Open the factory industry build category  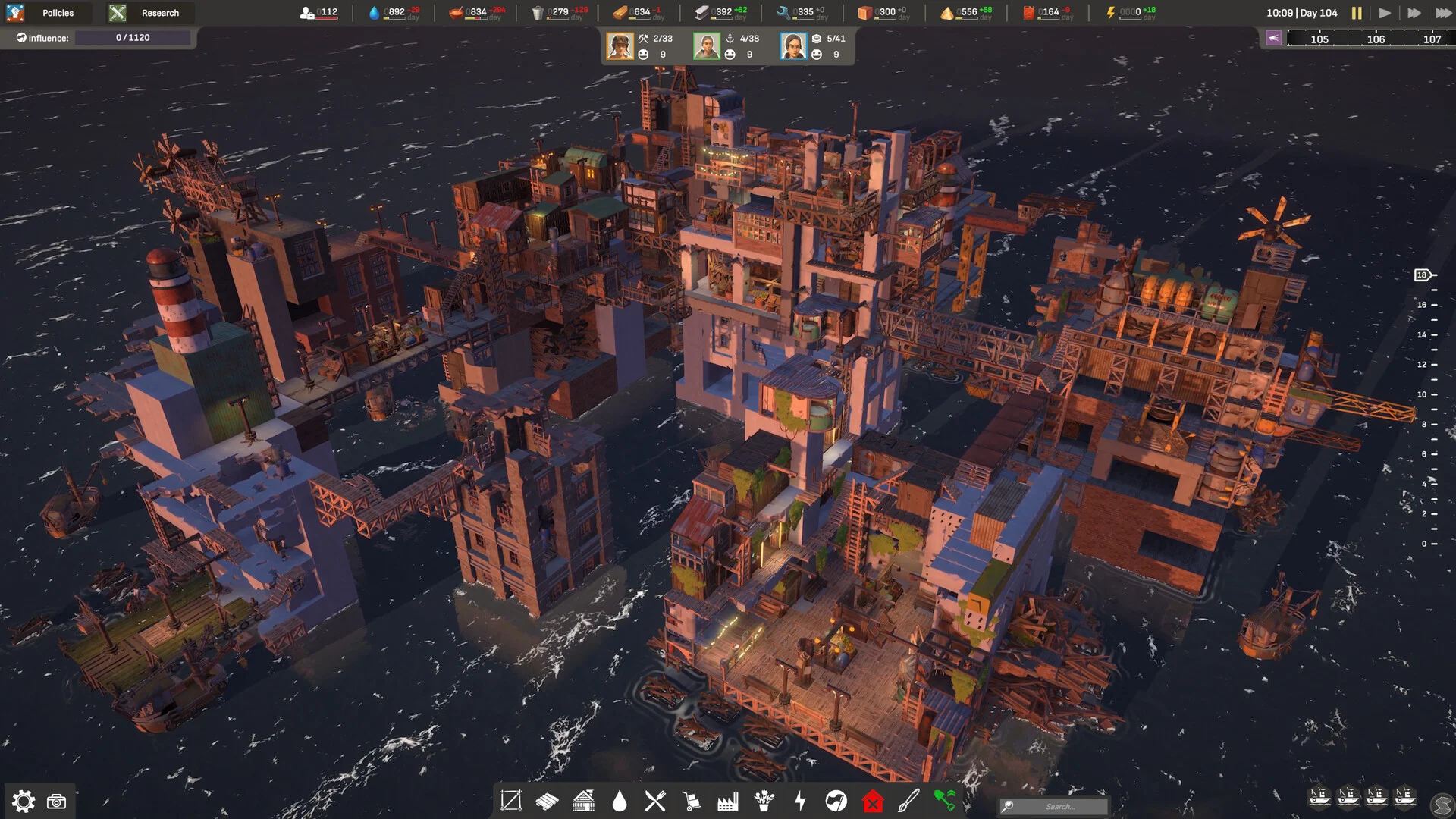[728, 801]
